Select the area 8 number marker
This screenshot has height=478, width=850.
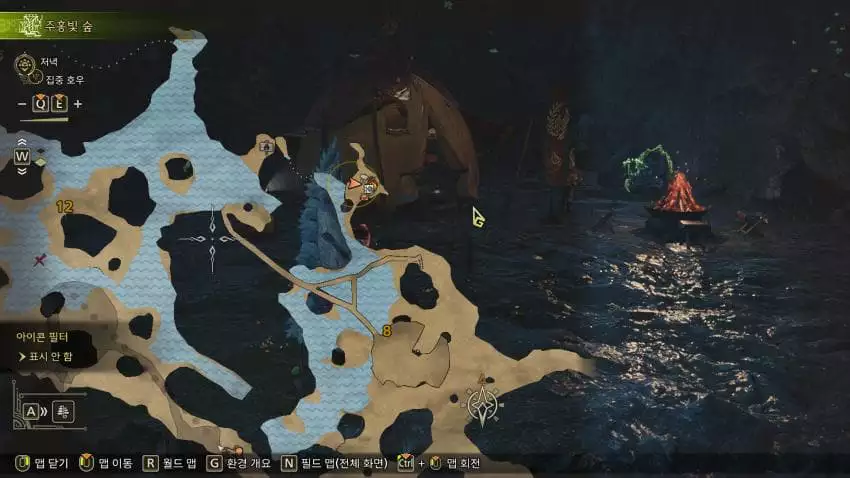(x=386, y=330)
